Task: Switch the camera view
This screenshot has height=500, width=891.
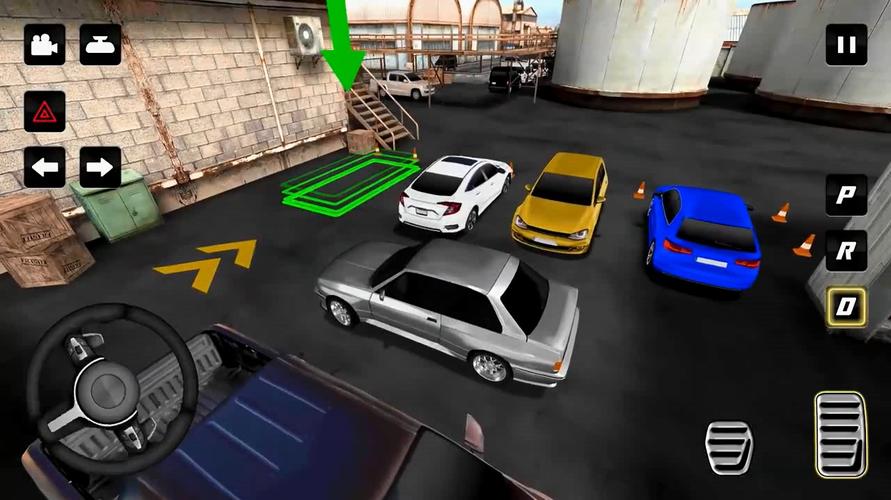Action: click(x=44, y=45)
